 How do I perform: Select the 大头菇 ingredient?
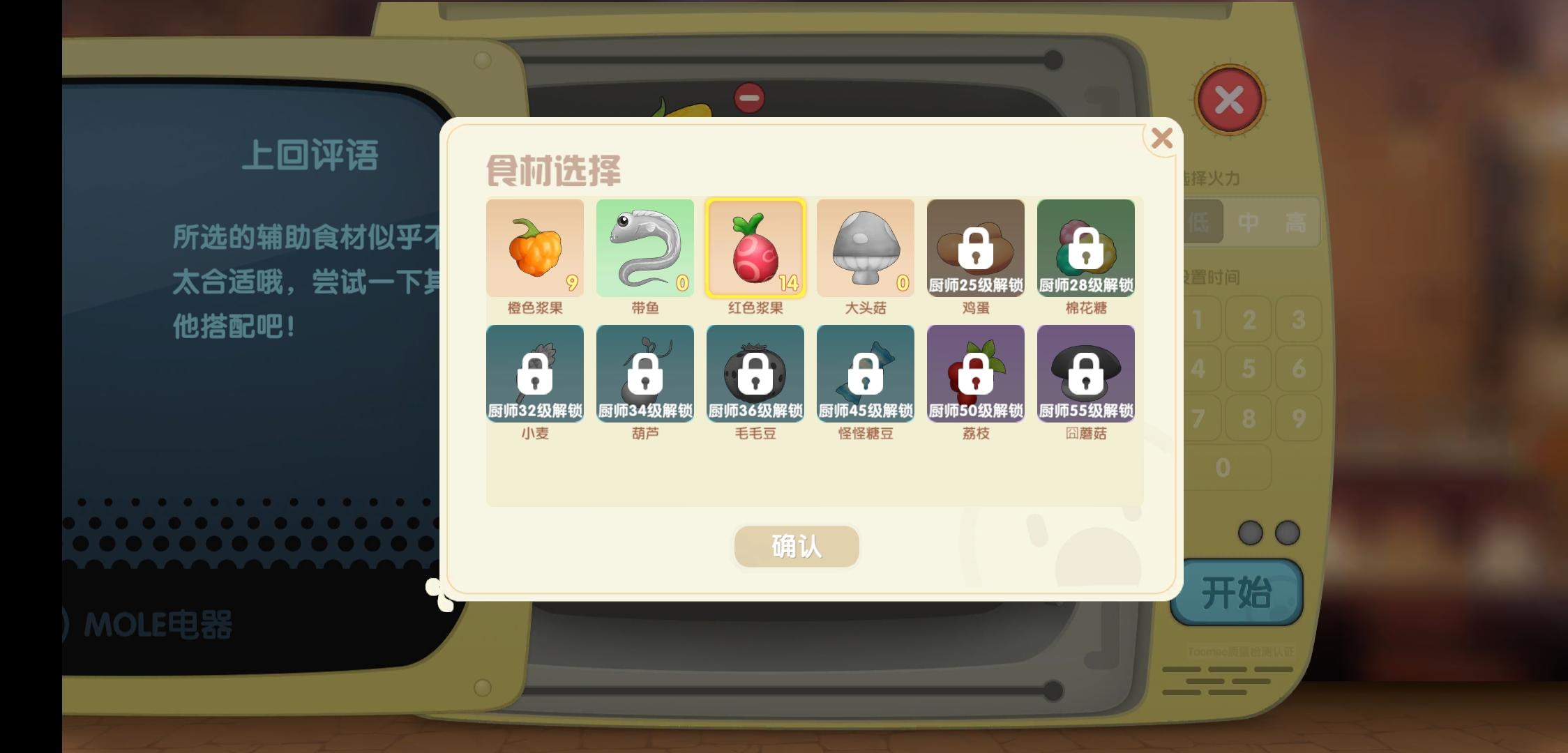click(866, 248)
